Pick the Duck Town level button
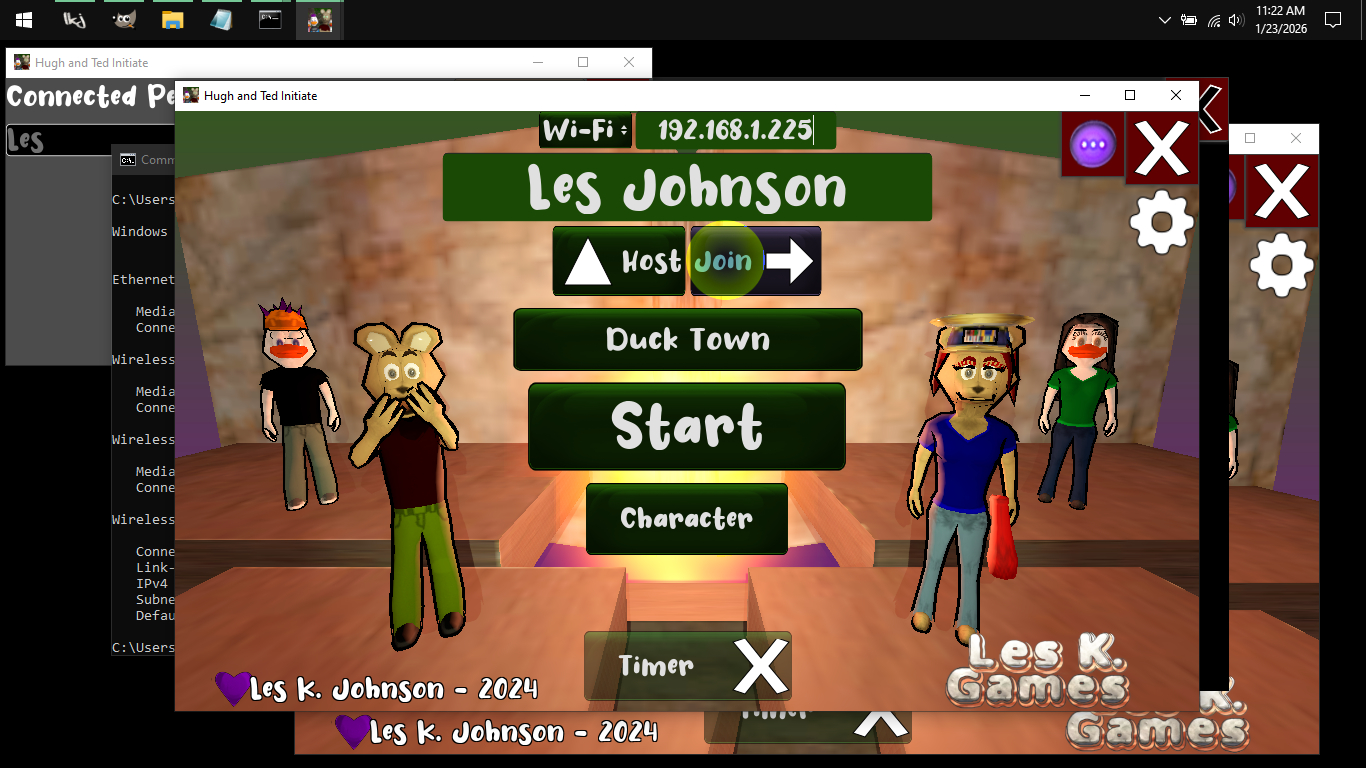This screenshot has width=1366, height=768. pos(687,339)
